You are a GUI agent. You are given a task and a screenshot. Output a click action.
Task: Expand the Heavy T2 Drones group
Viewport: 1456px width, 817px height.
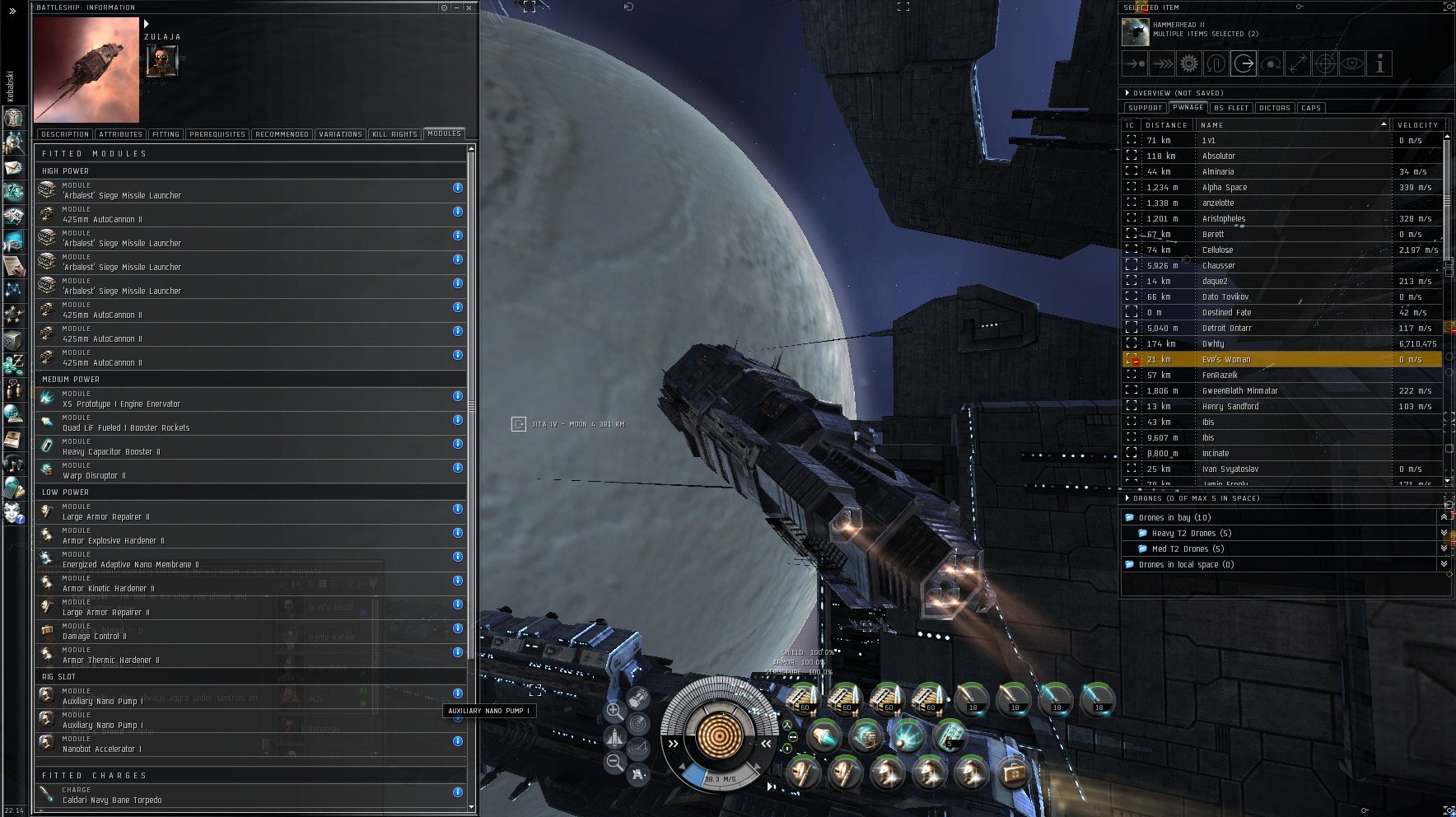(x=1443, y=534)
